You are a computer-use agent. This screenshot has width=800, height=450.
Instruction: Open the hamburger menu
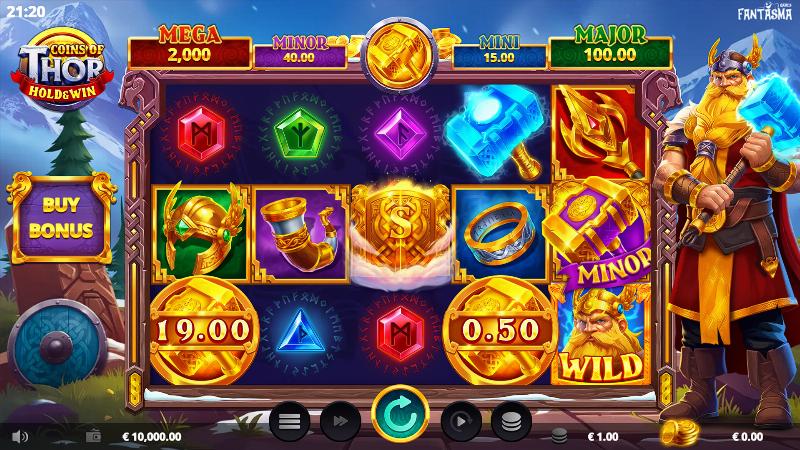pos(289,421)
